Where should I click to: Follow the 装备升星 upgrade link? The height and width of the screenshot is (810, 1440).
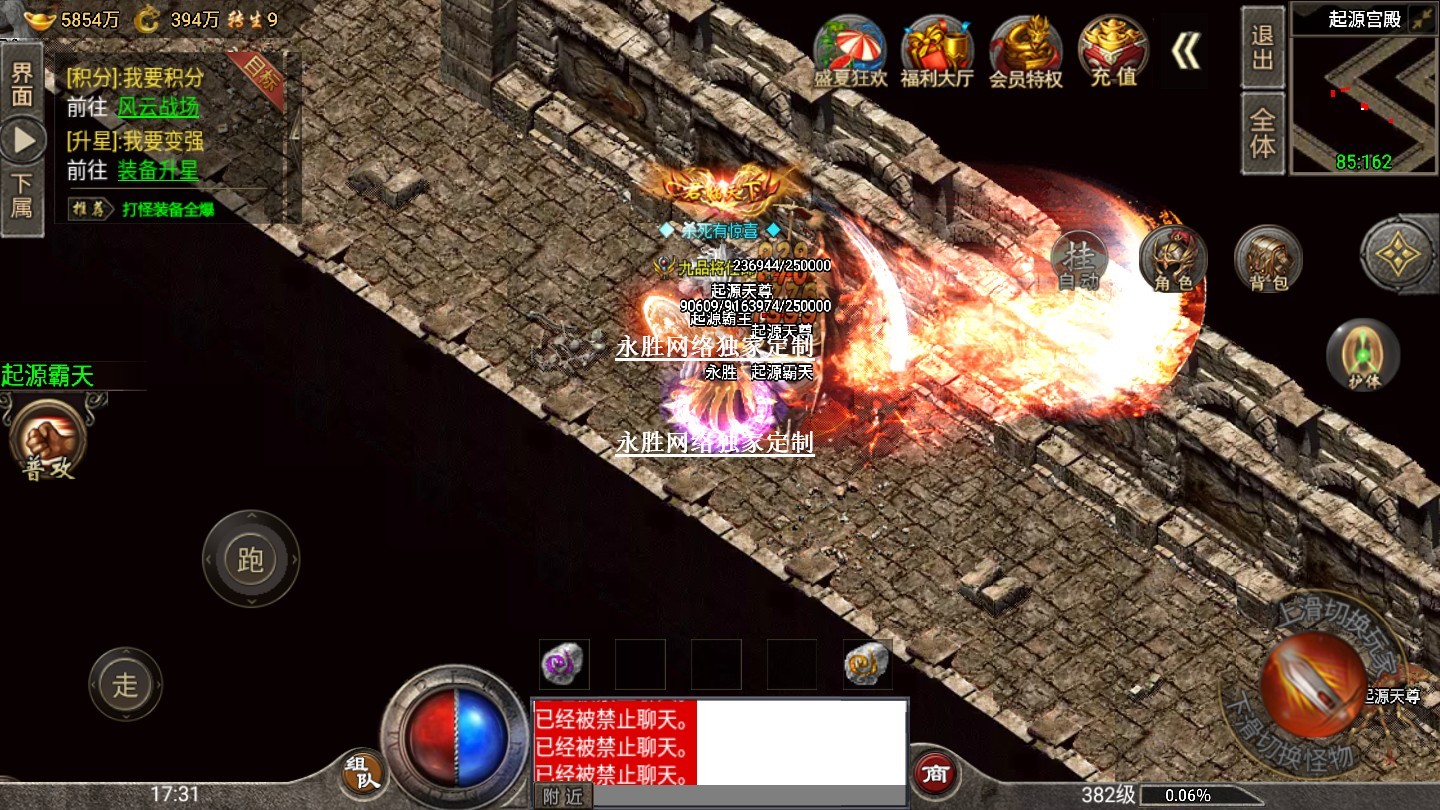(x=158, y=170)
